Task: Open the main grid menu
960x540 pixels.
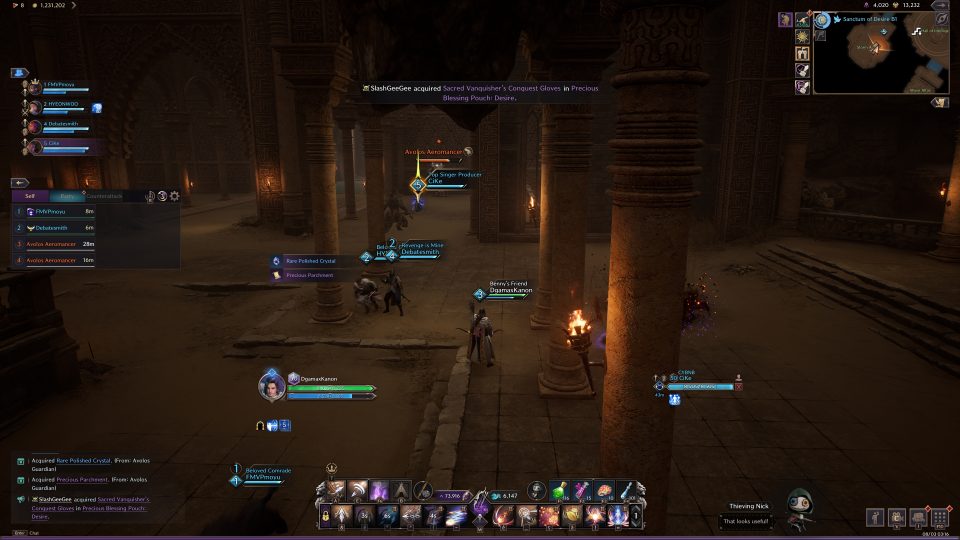Action: point(939,518)
